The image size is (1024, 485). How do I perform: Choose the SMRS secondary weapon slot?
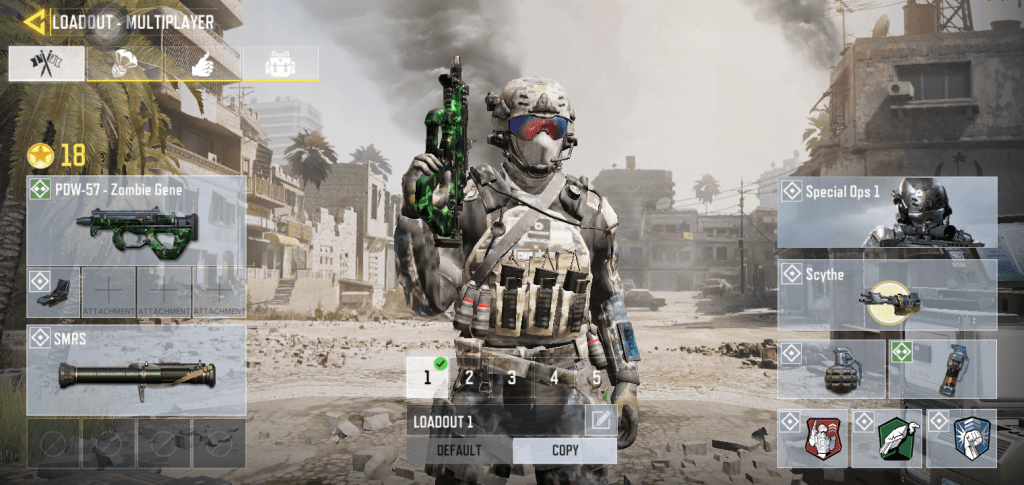click(136, 370)
